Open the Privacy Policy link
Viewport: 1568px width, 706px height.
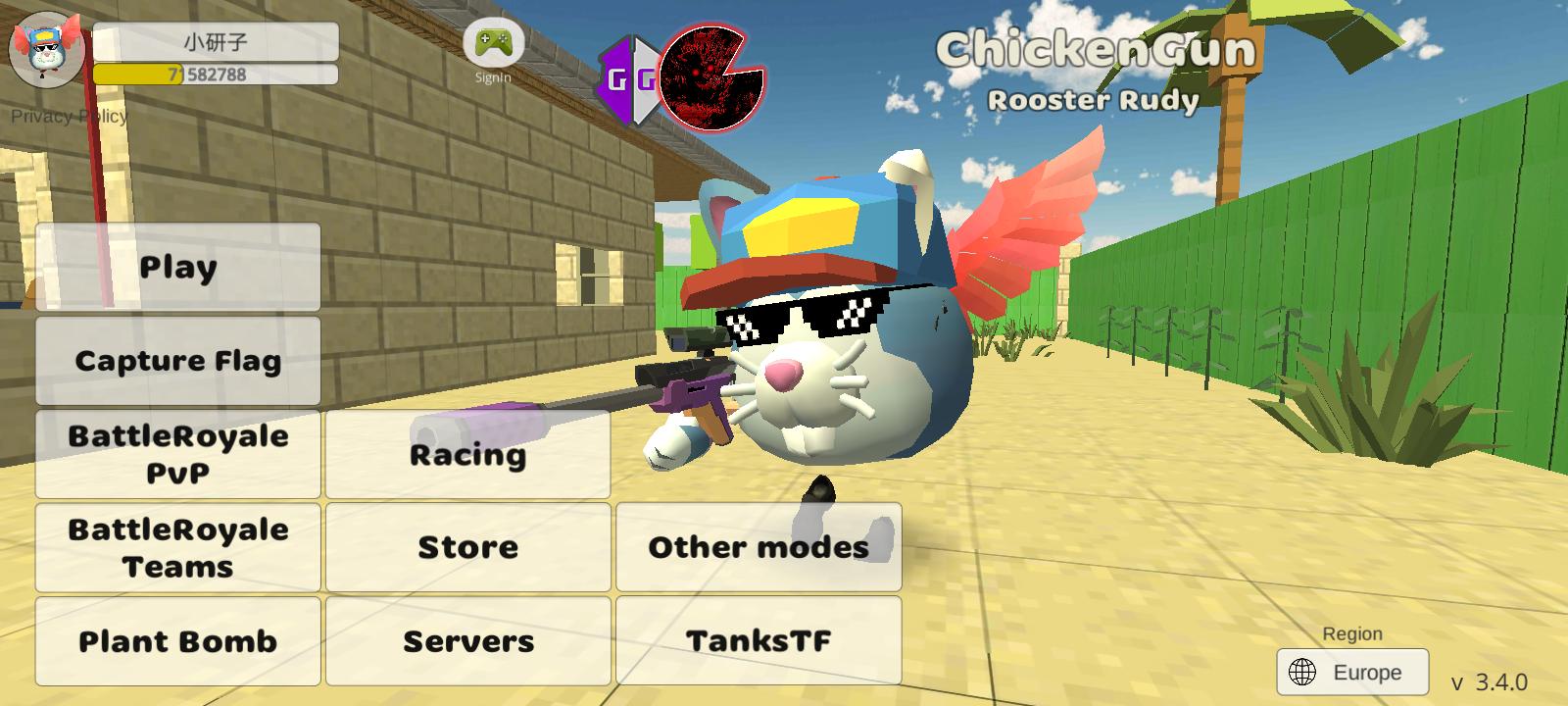[69, 116]
